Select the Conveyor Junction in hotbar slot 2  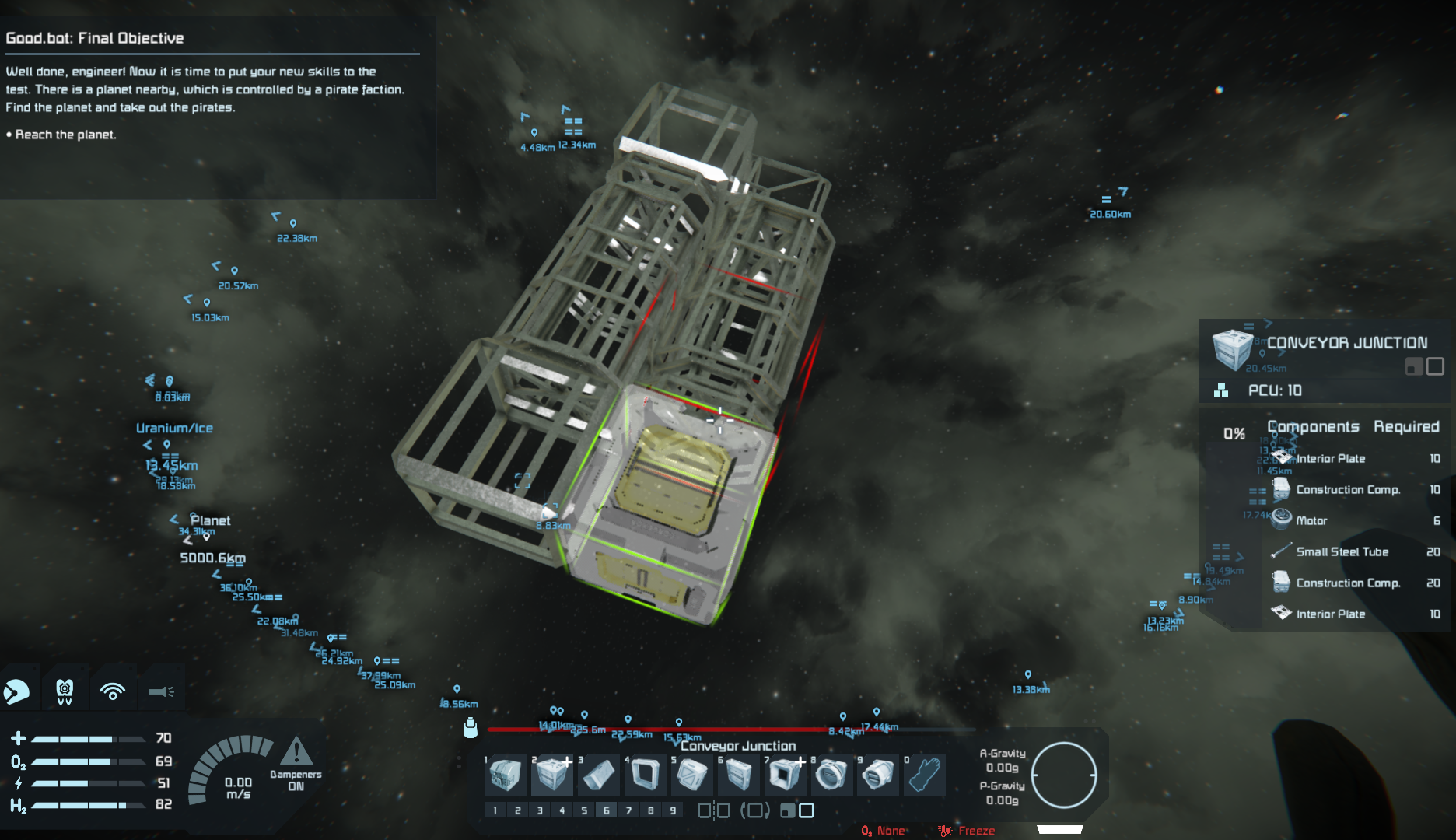[551, 775]
